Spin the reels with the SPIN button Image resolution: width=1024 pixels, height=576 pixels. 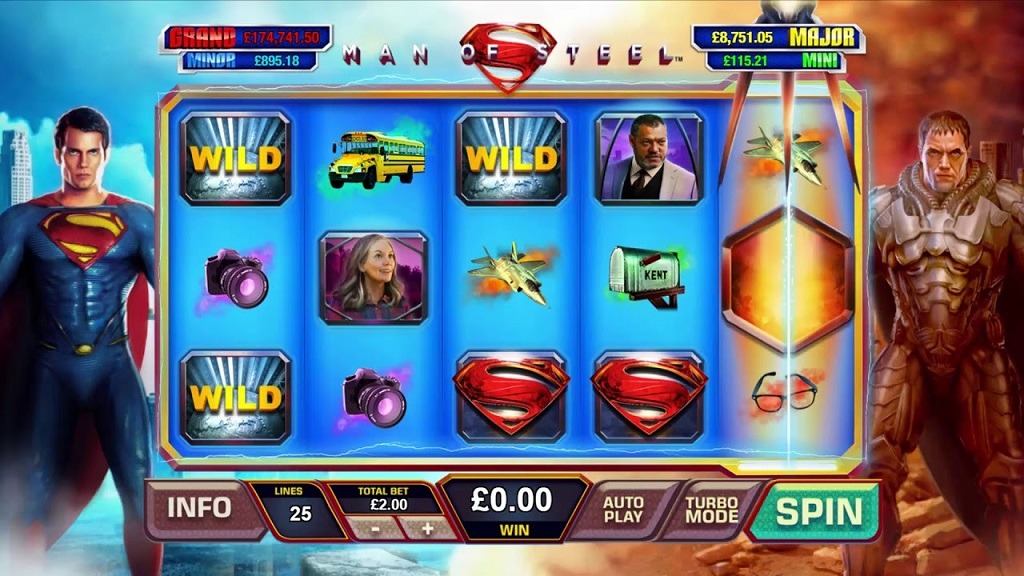coord(818,511)
